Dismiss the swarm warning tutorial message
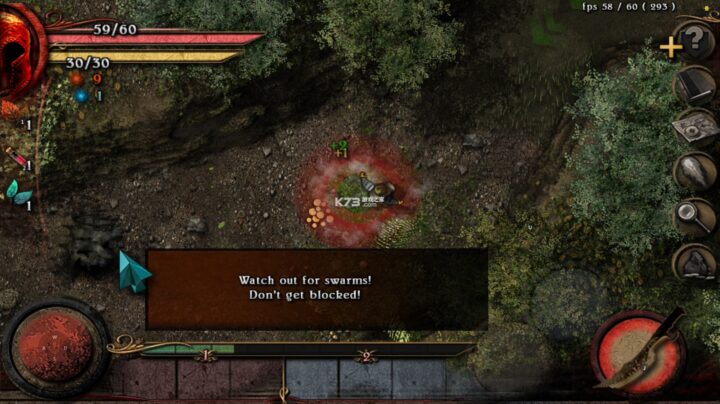720x404 pixels. point(316,288)
